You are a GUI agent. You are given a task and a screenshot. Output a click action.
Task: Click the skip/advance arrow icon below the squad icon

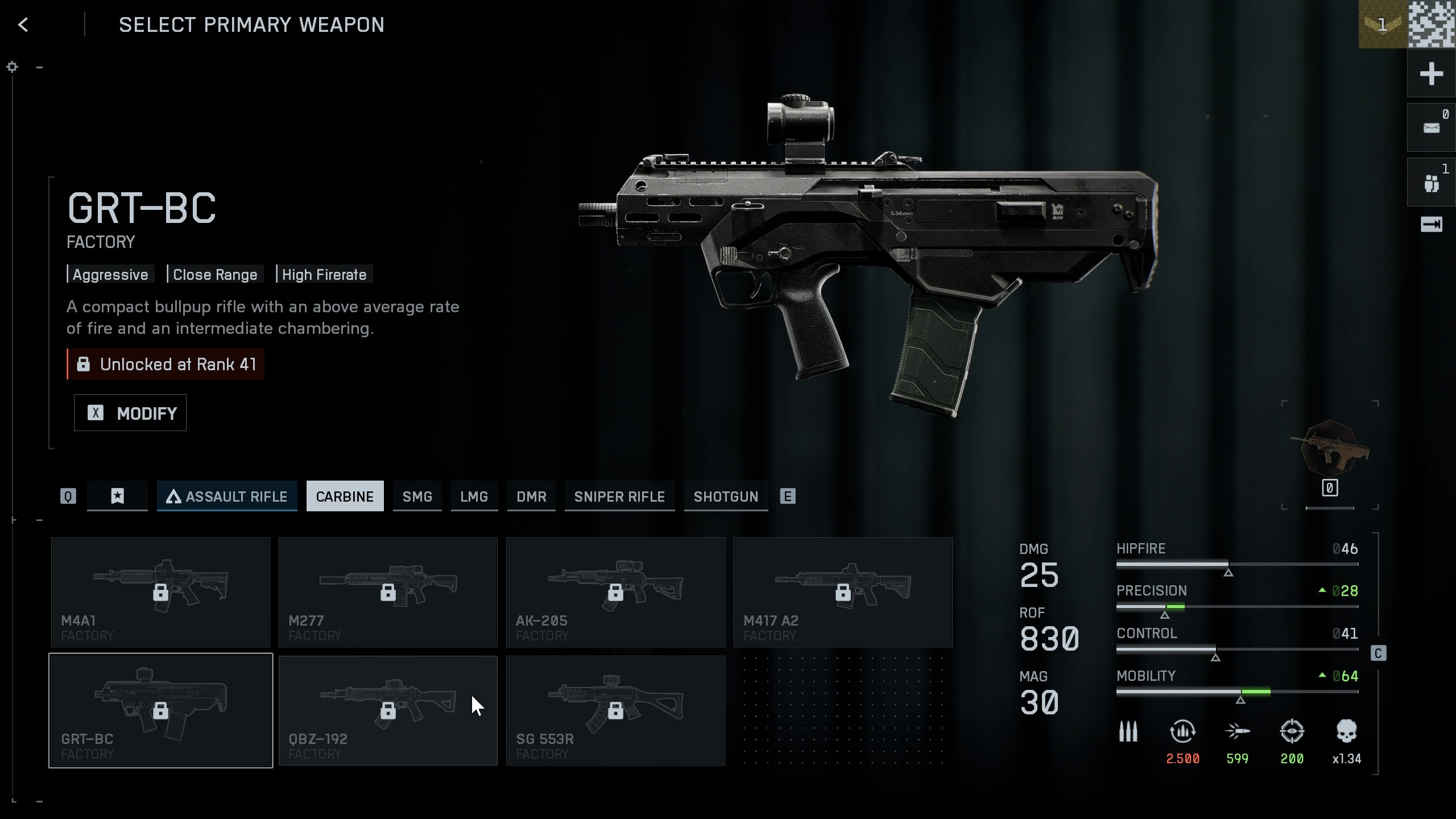point(1432,225)
